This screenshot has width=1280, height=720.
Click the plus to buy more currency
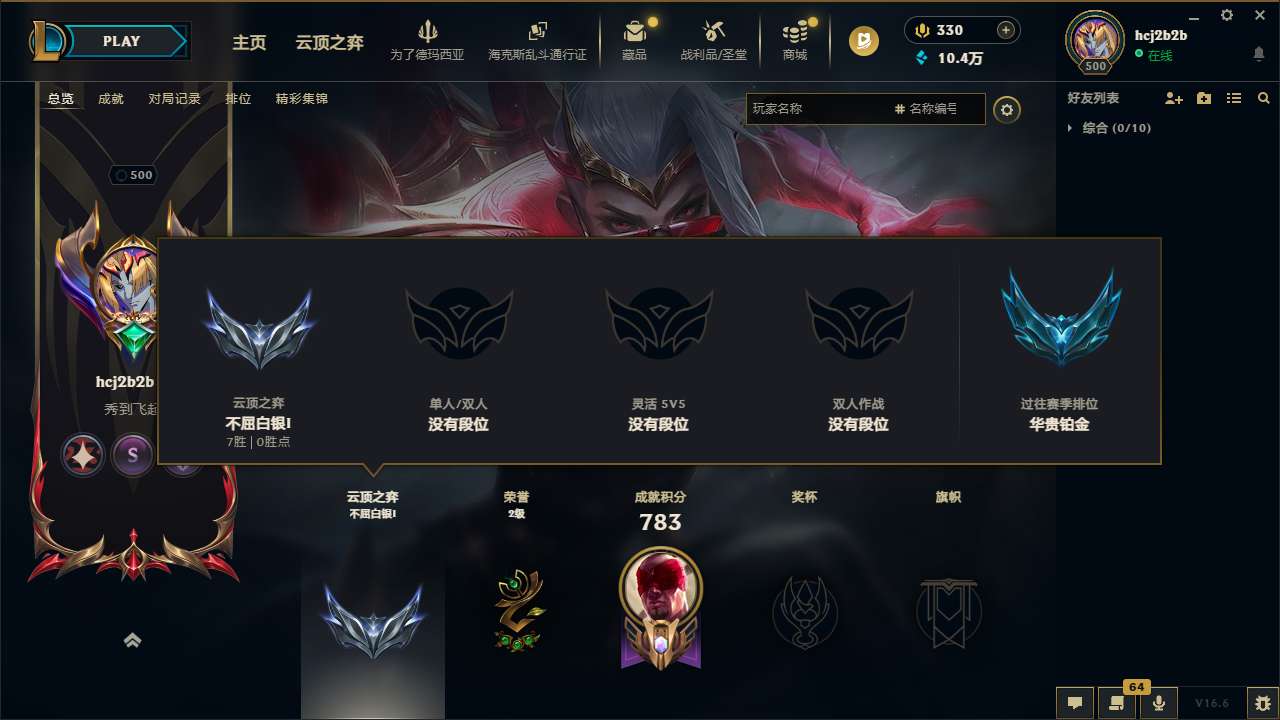tap(1004, 29)
